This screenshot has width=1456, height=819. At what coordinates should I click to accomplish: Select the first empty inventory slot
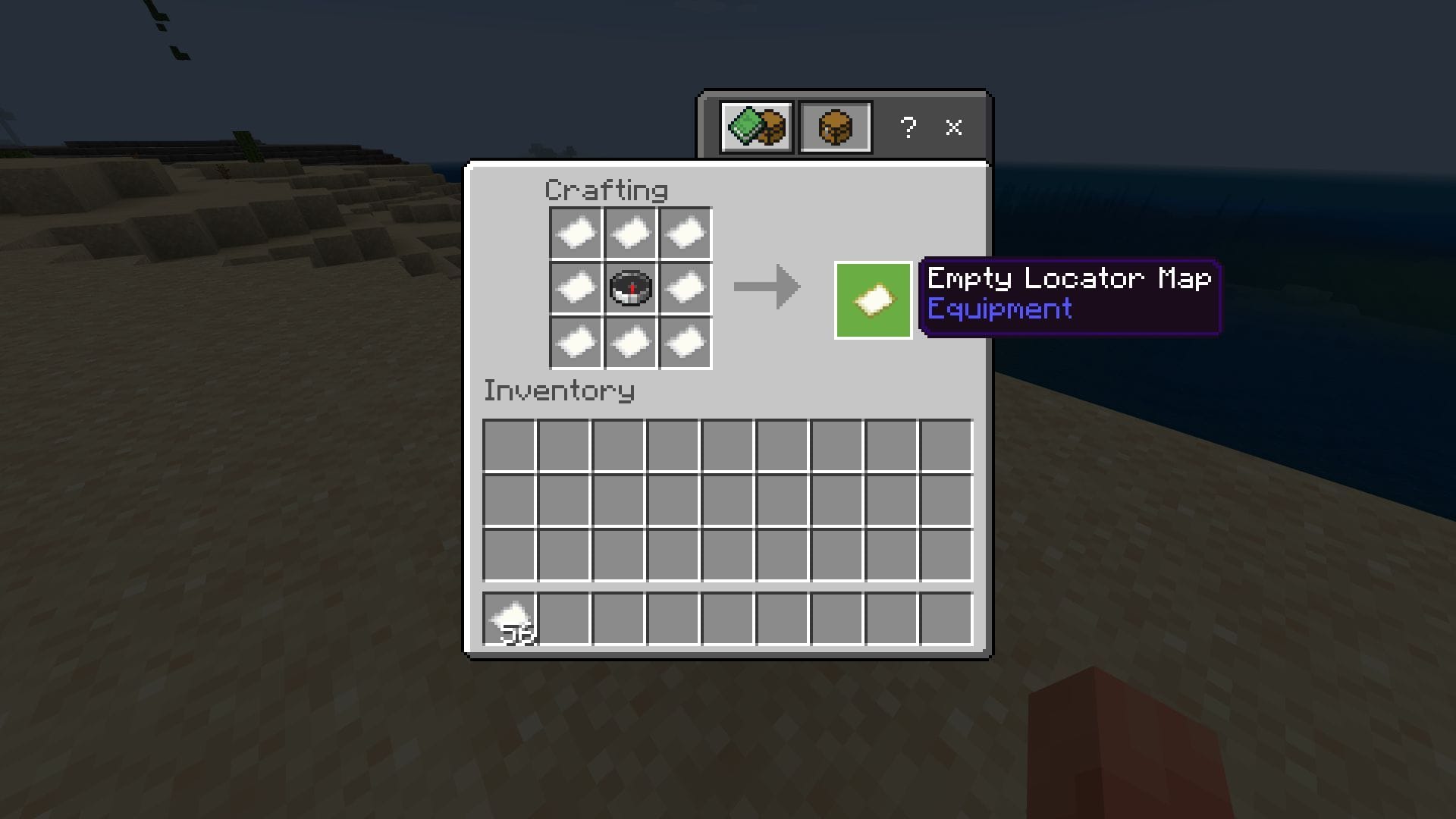510,446
